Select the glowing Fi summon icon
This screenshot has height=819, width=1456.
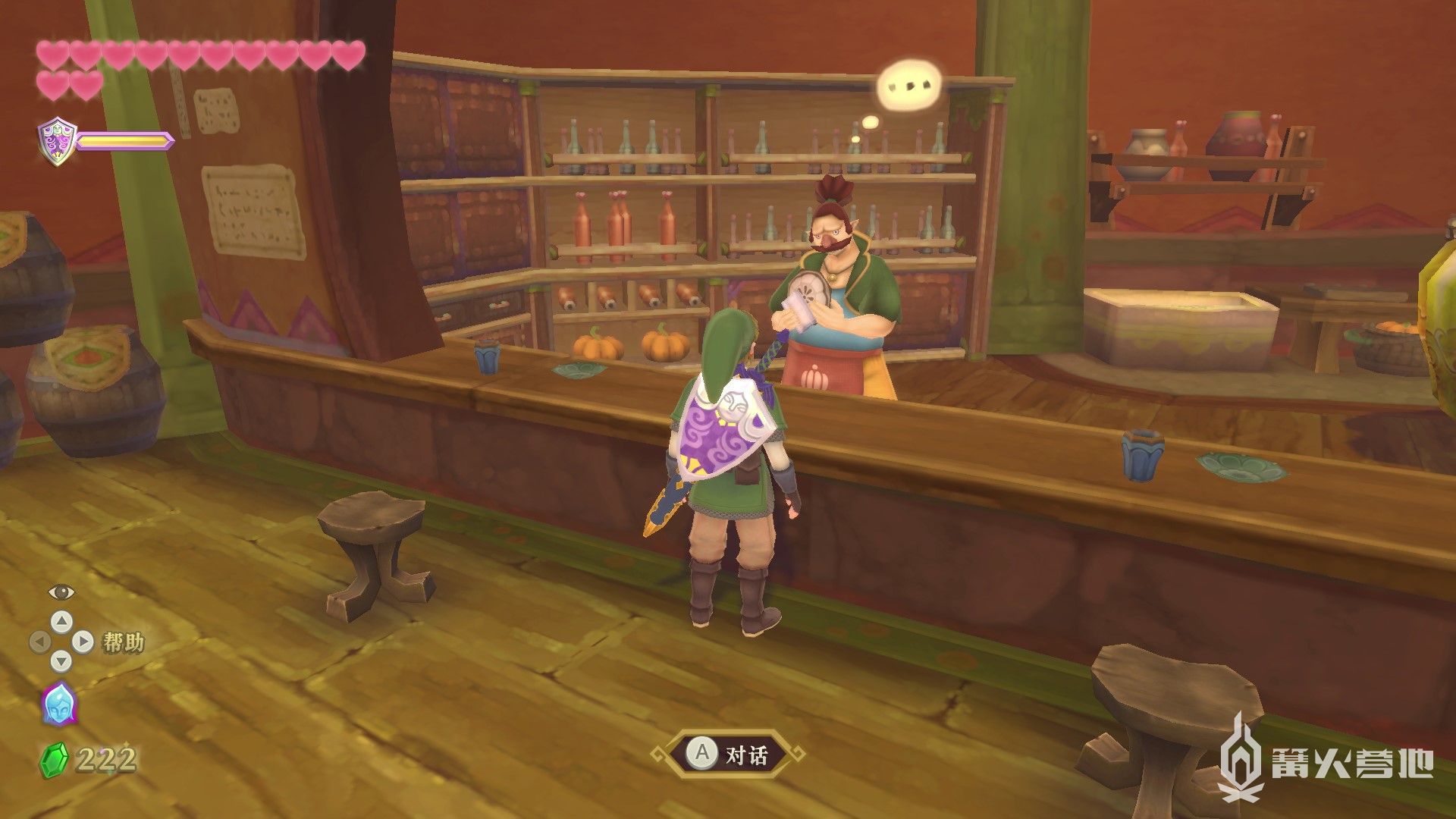pos(58,703)
